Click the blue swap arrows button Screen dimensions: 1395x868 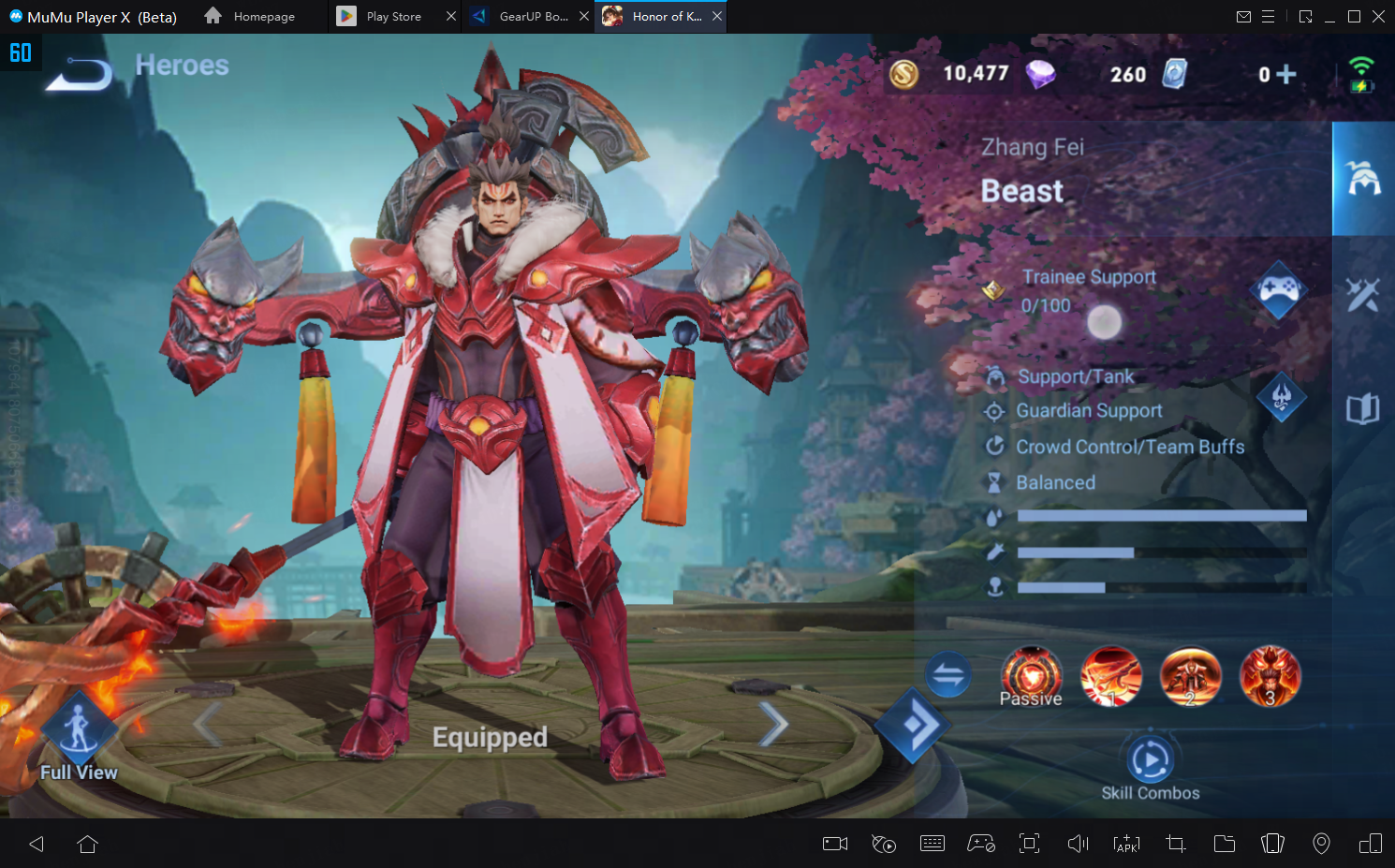click(948, 674)
